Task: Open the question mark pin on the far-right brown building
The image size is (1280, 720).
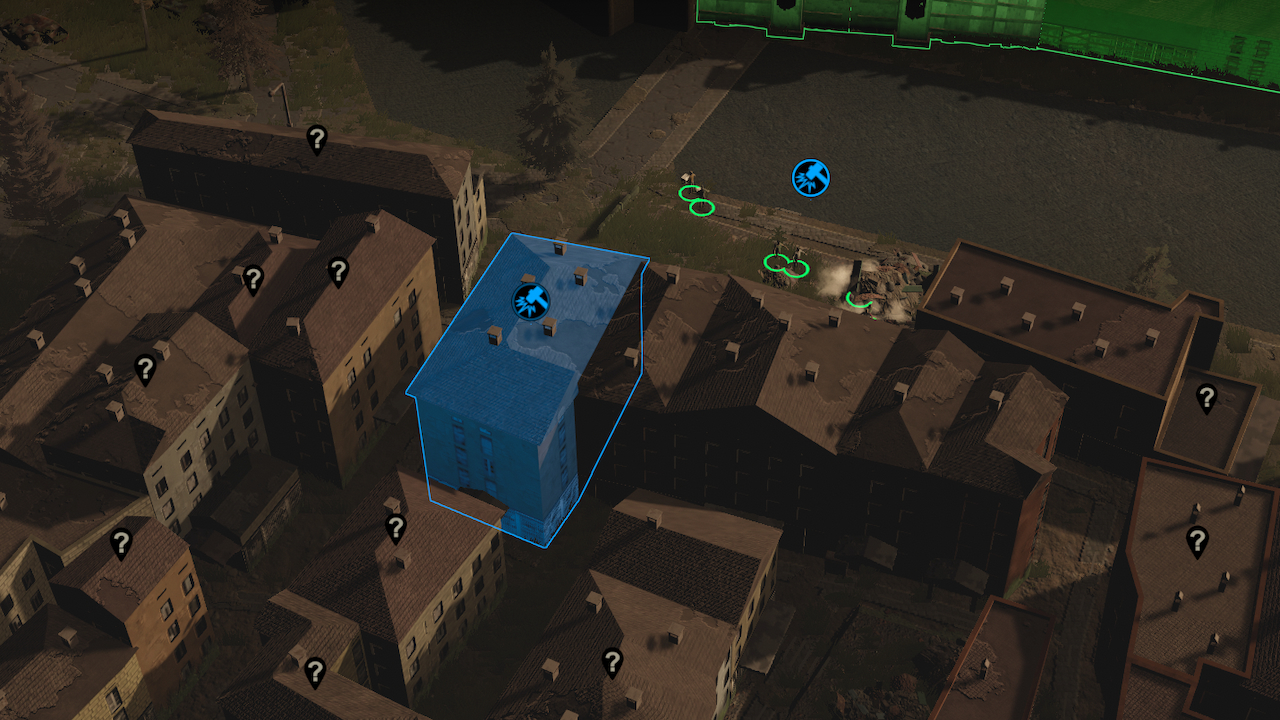Action: 1205,396
